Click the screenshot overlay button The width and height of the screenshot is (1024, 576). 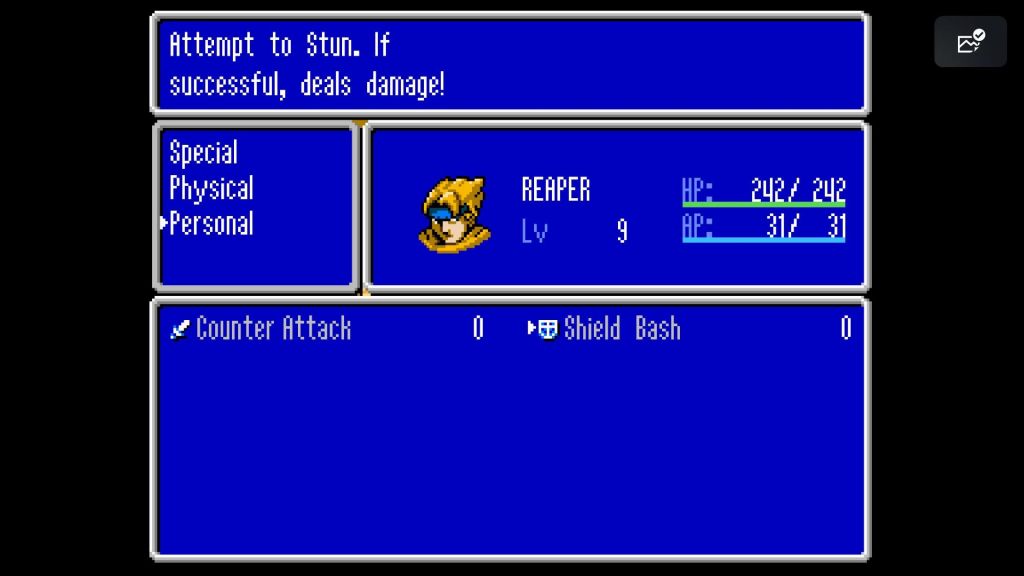[970, 42]
